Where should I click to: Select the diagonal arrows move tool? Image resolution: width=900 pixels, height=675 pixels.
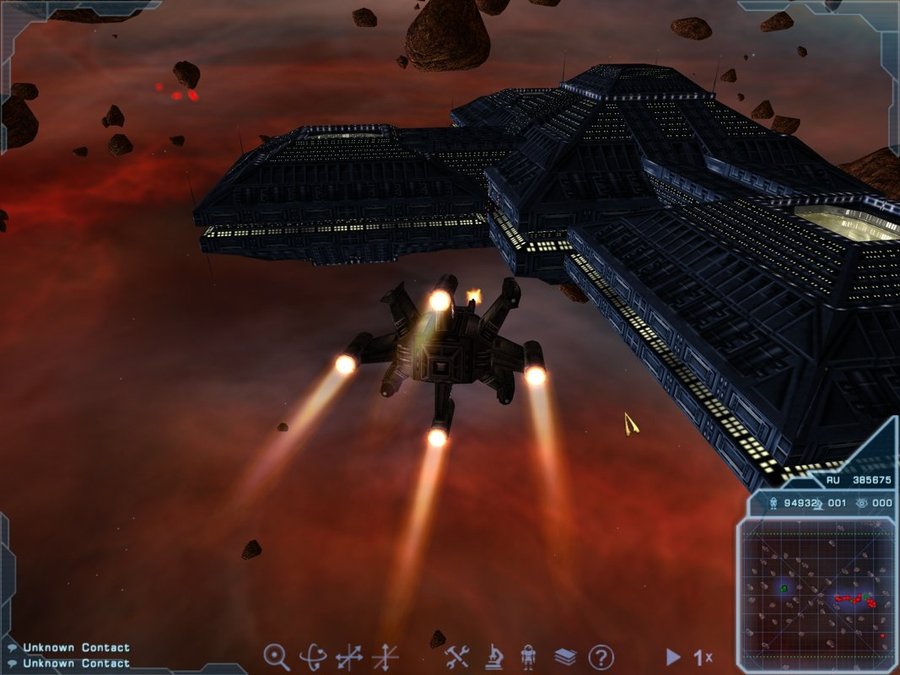coord(349,657)
